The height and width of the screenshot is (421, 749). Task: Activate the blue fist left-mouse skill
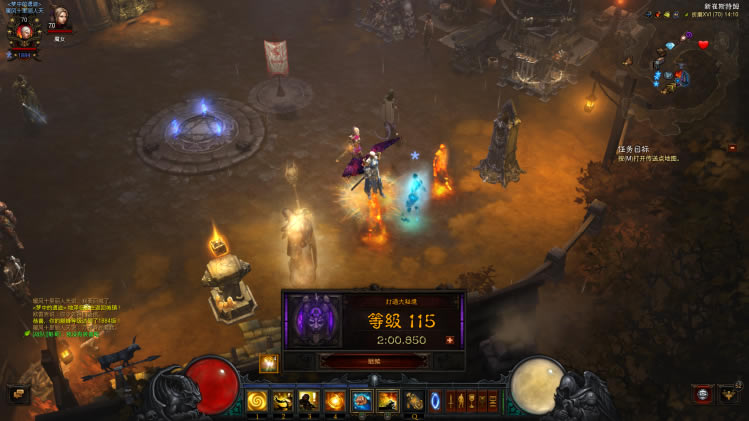pyautogui.click(x=361, y=401)
